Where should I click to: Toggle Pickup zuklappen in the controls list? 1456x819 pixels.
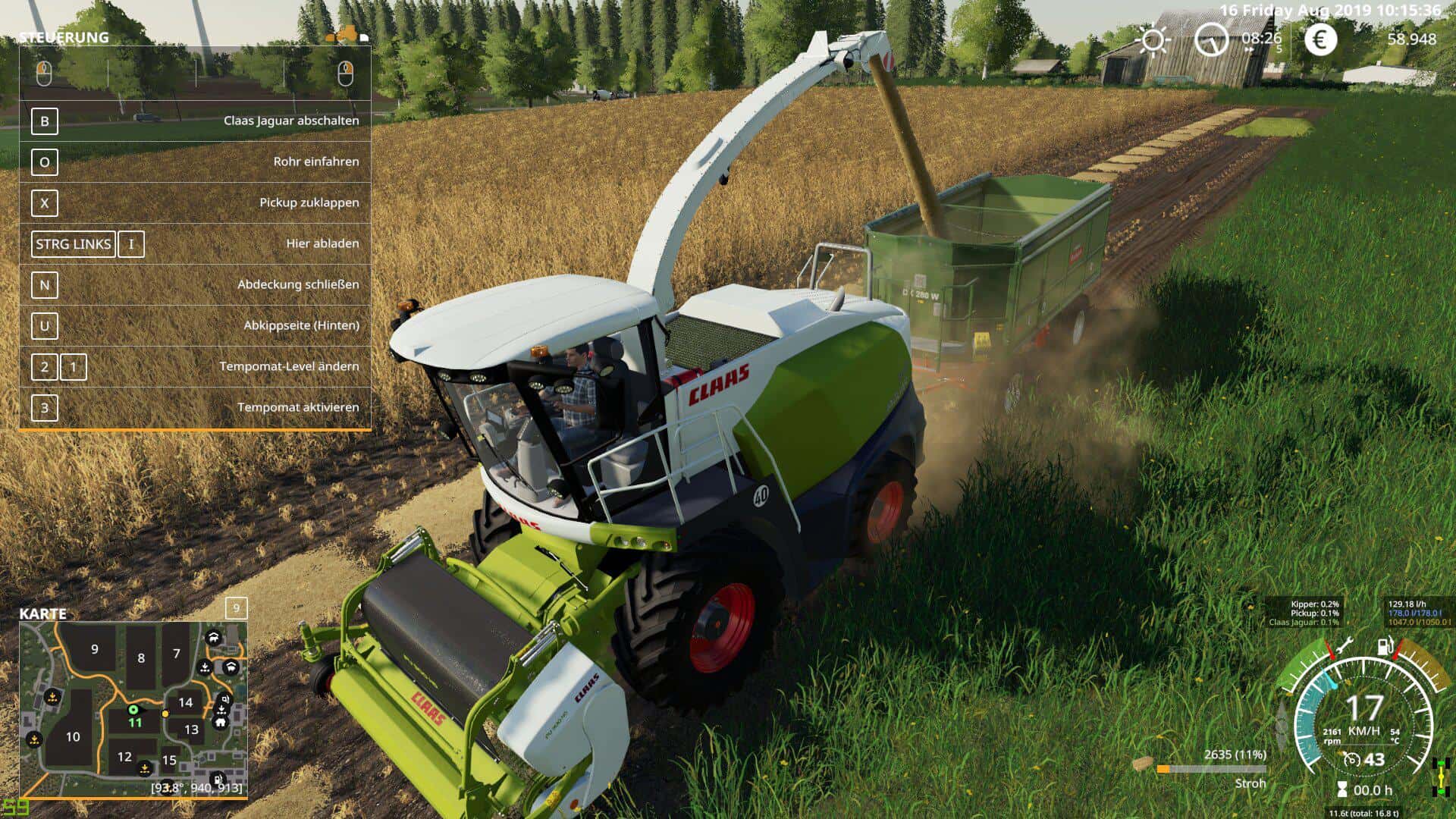(309, 202)
